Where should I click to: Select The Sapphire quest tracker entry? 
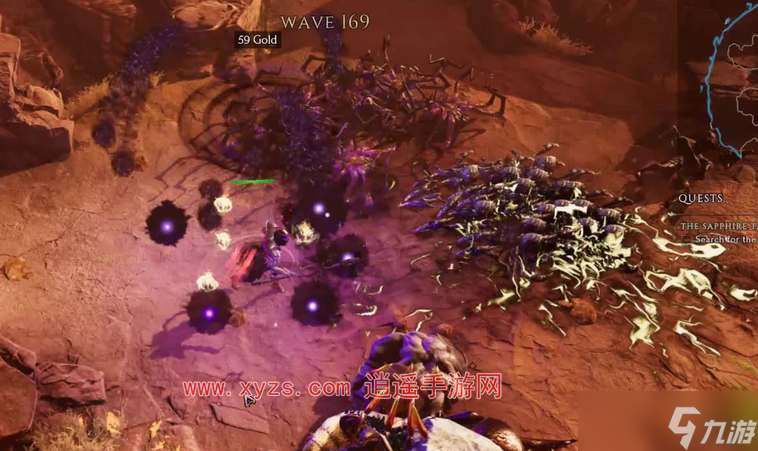point(719,228)
